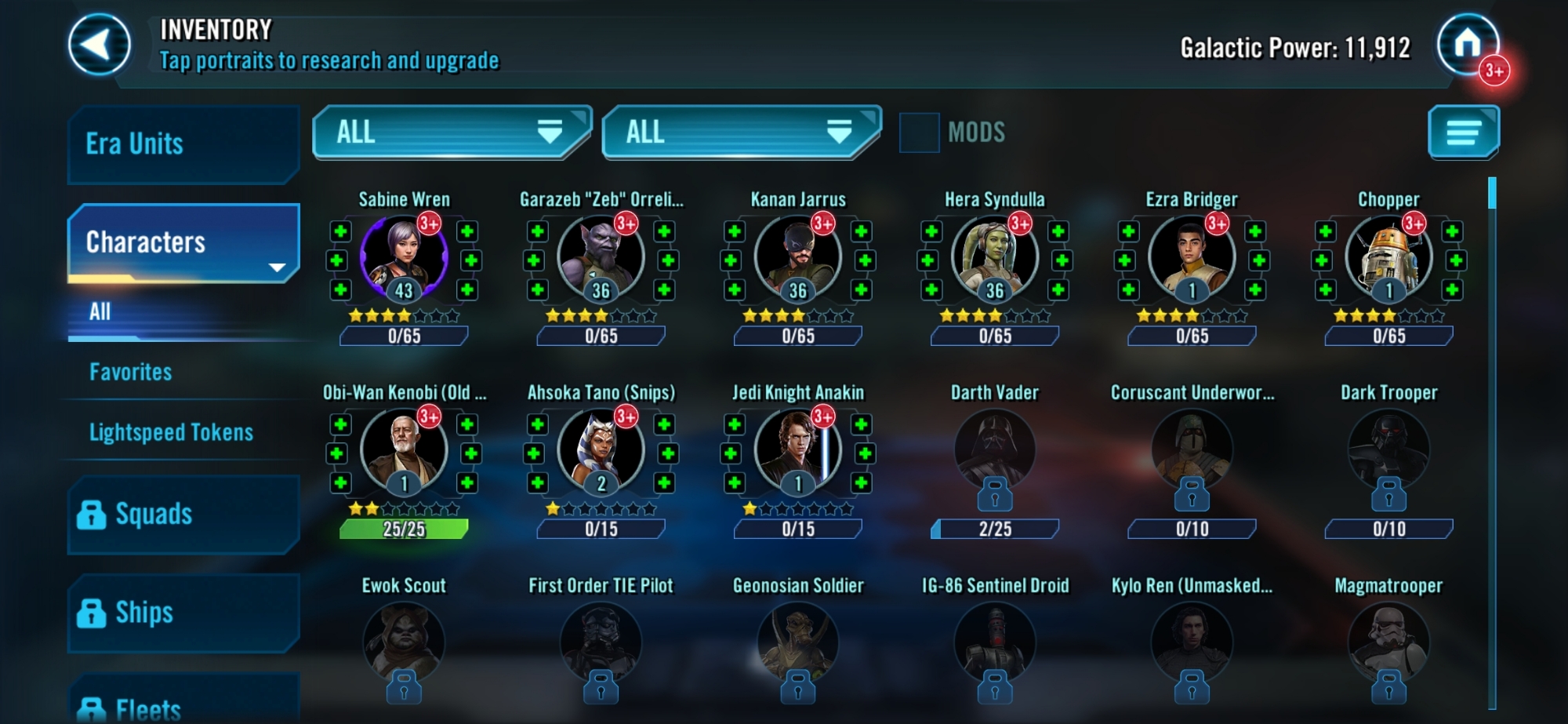
Task: Show the All characters sub-filter
Action: [100, 312]
